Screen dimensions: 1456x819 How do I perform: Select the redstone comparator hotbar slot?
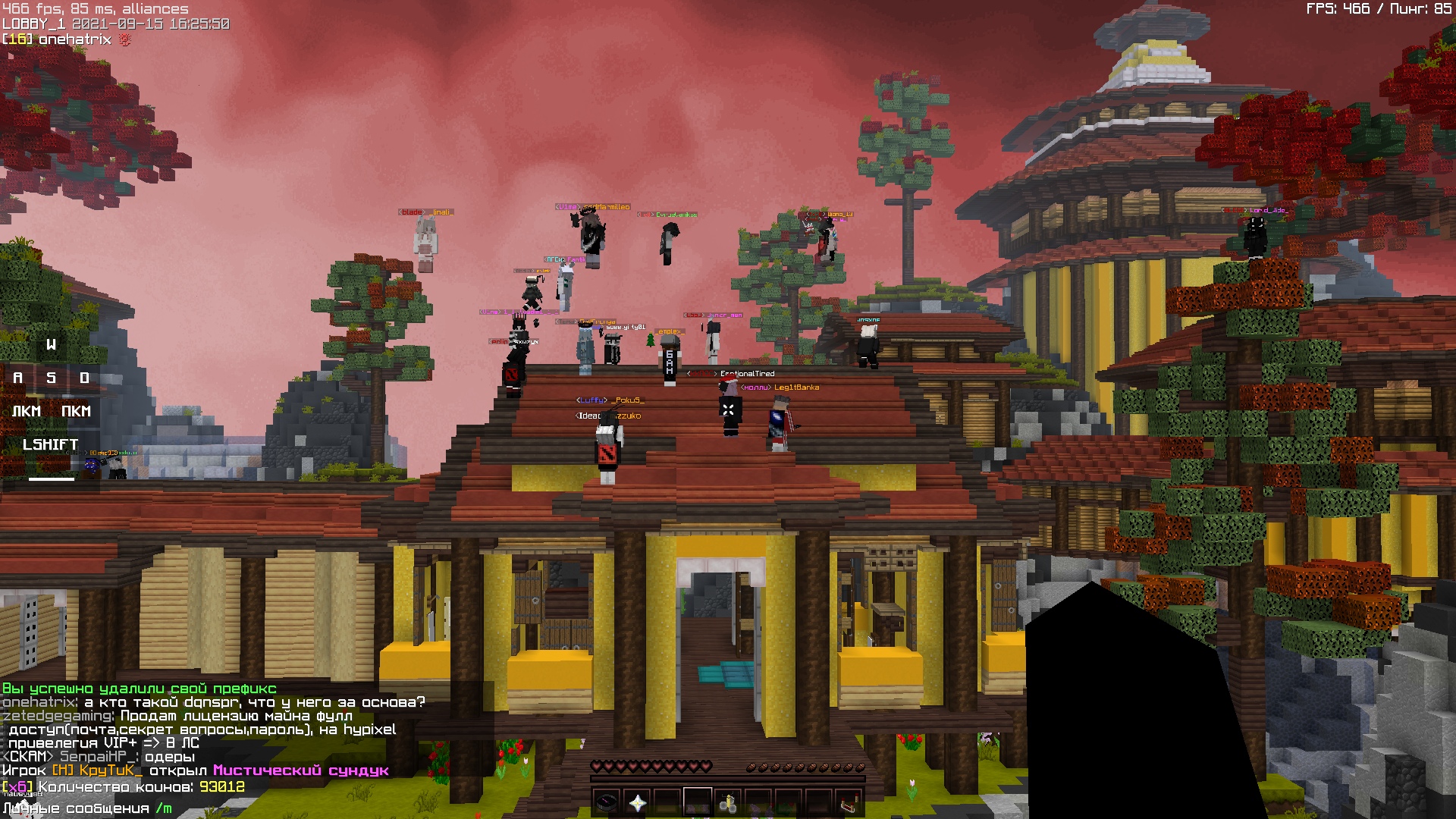pos(849,802)
